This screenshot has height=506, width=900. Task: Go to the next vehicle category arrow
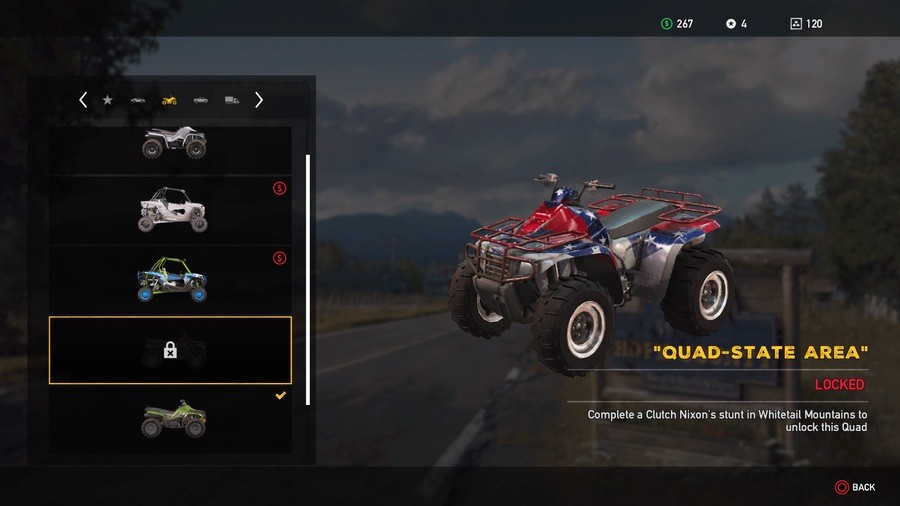pyautogui.click(x=259, y=100)
